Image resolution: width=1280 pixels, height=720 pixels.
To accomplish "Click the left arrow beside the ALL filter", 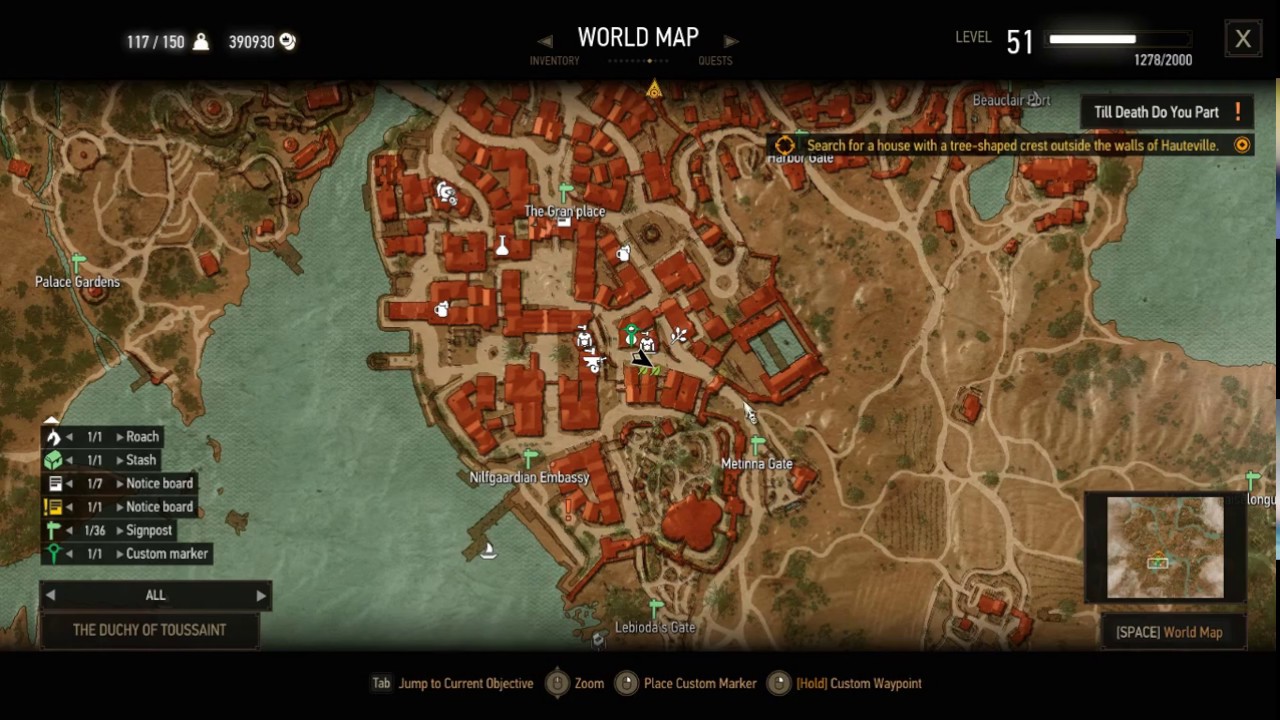I will tap(50, 596).
